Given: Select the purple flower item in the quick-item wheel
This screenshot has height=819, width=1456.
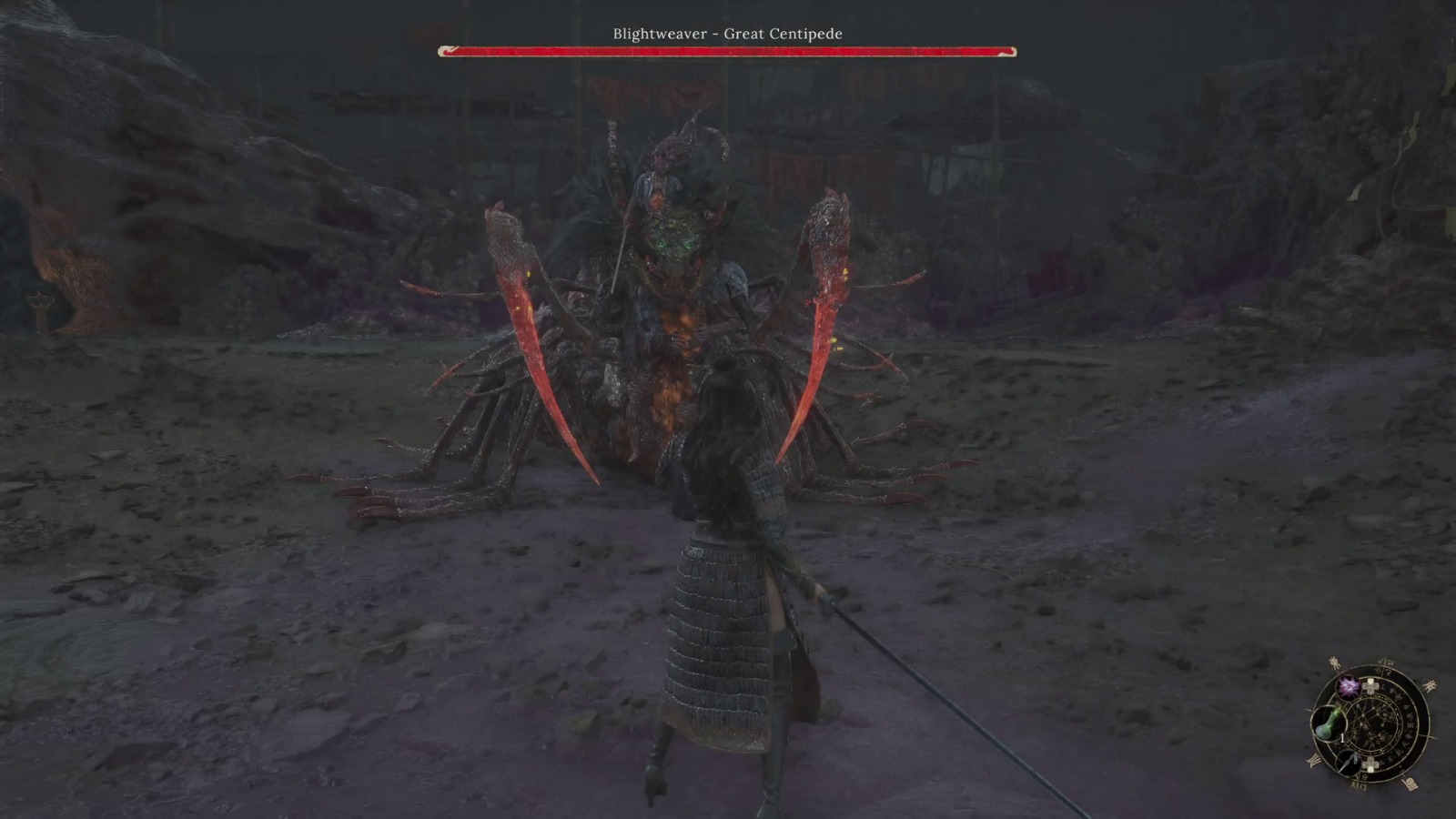Looking at the screenshot, I should 1349,688.
